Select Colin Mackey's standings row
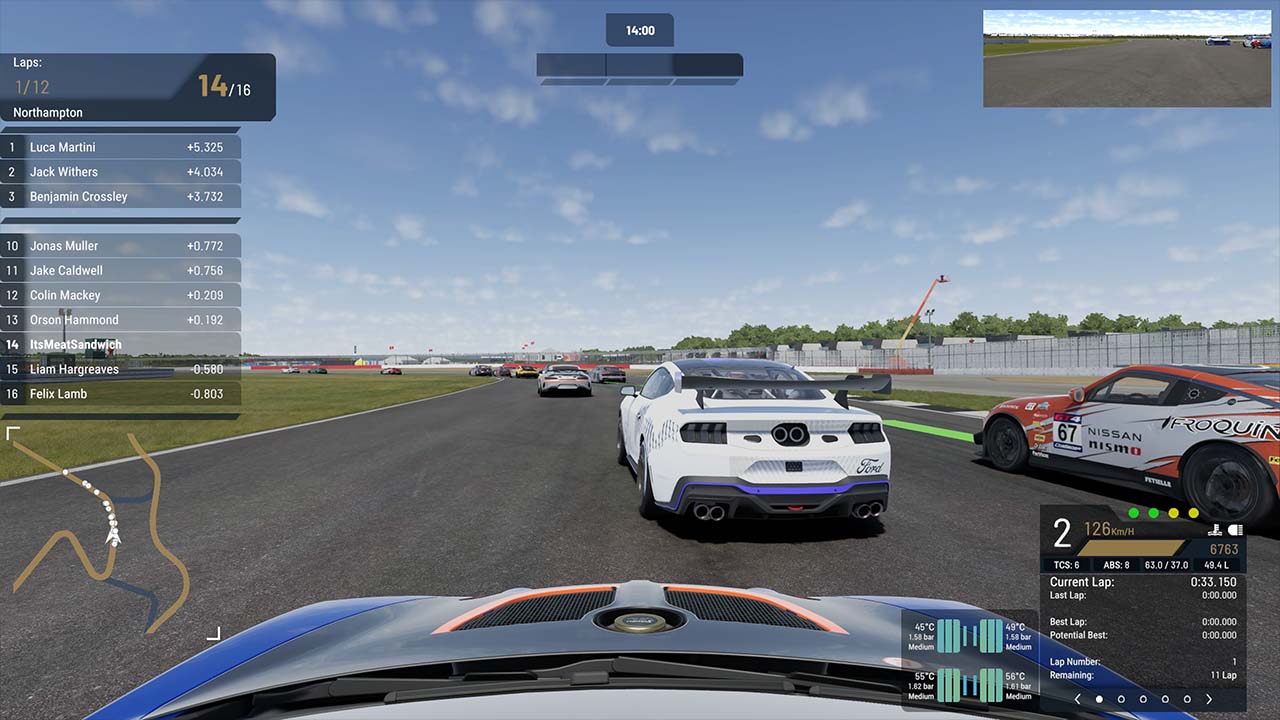This screenshot has height=720, width=1280. [121, 295]
